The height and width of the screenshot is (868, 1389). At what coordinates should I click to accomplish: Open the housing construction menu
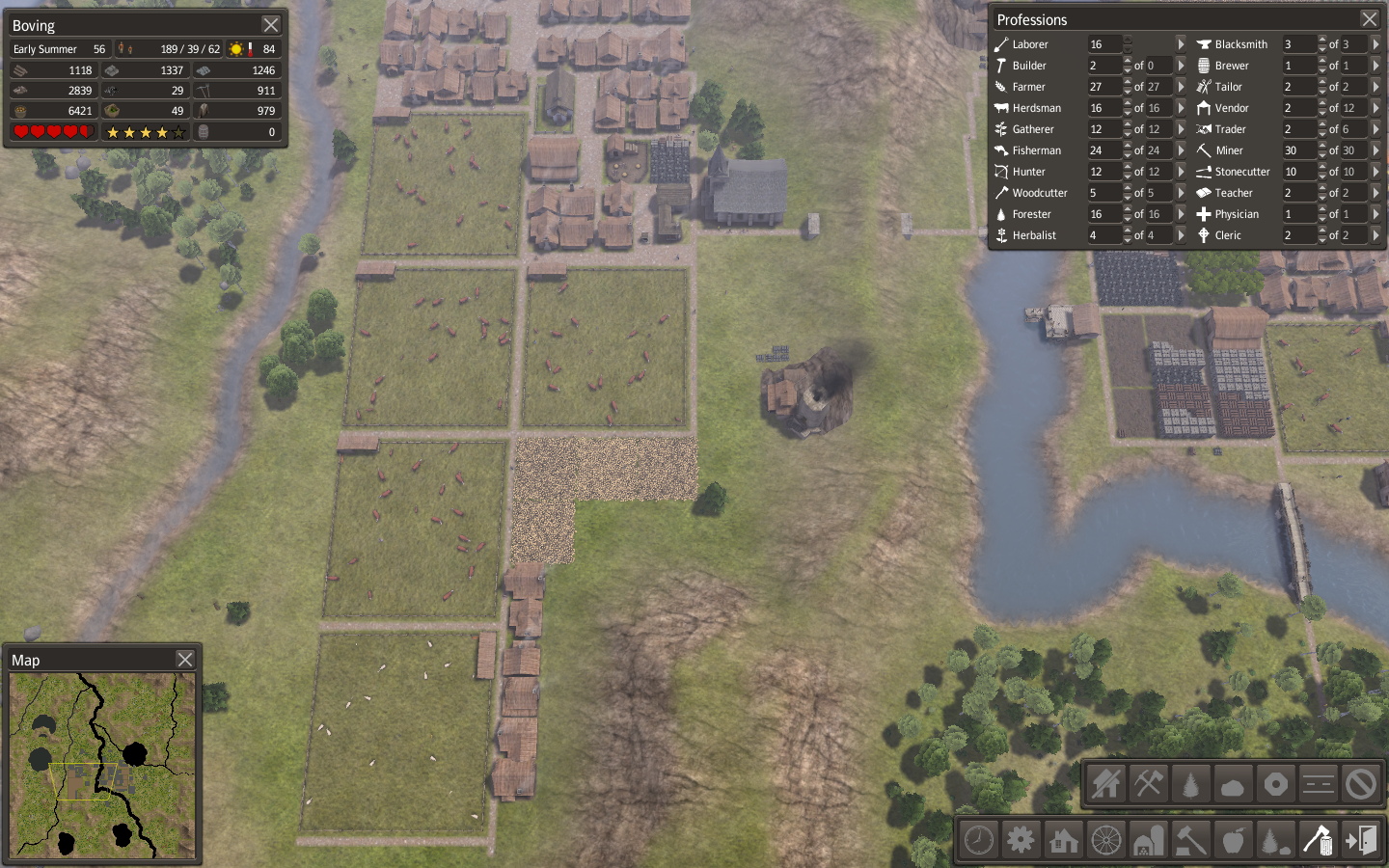coord(1063,840)
